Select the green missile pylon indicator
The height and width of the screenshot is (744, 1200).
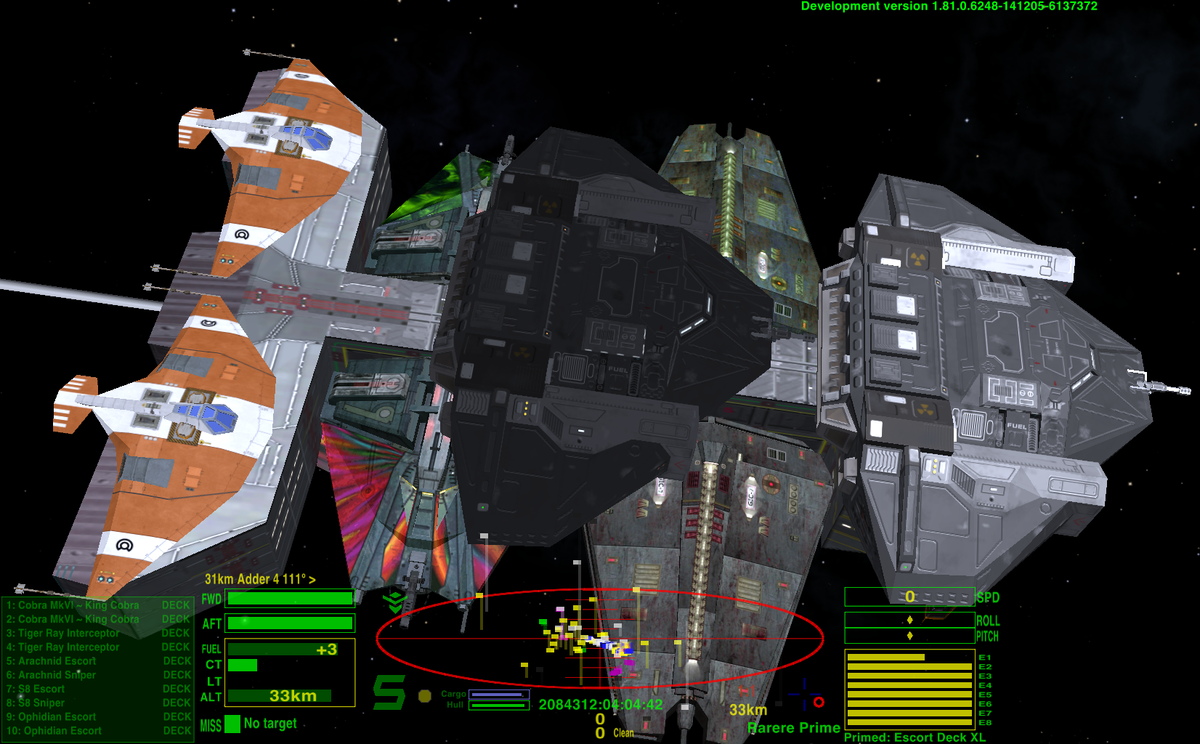[x=232, y=723]
